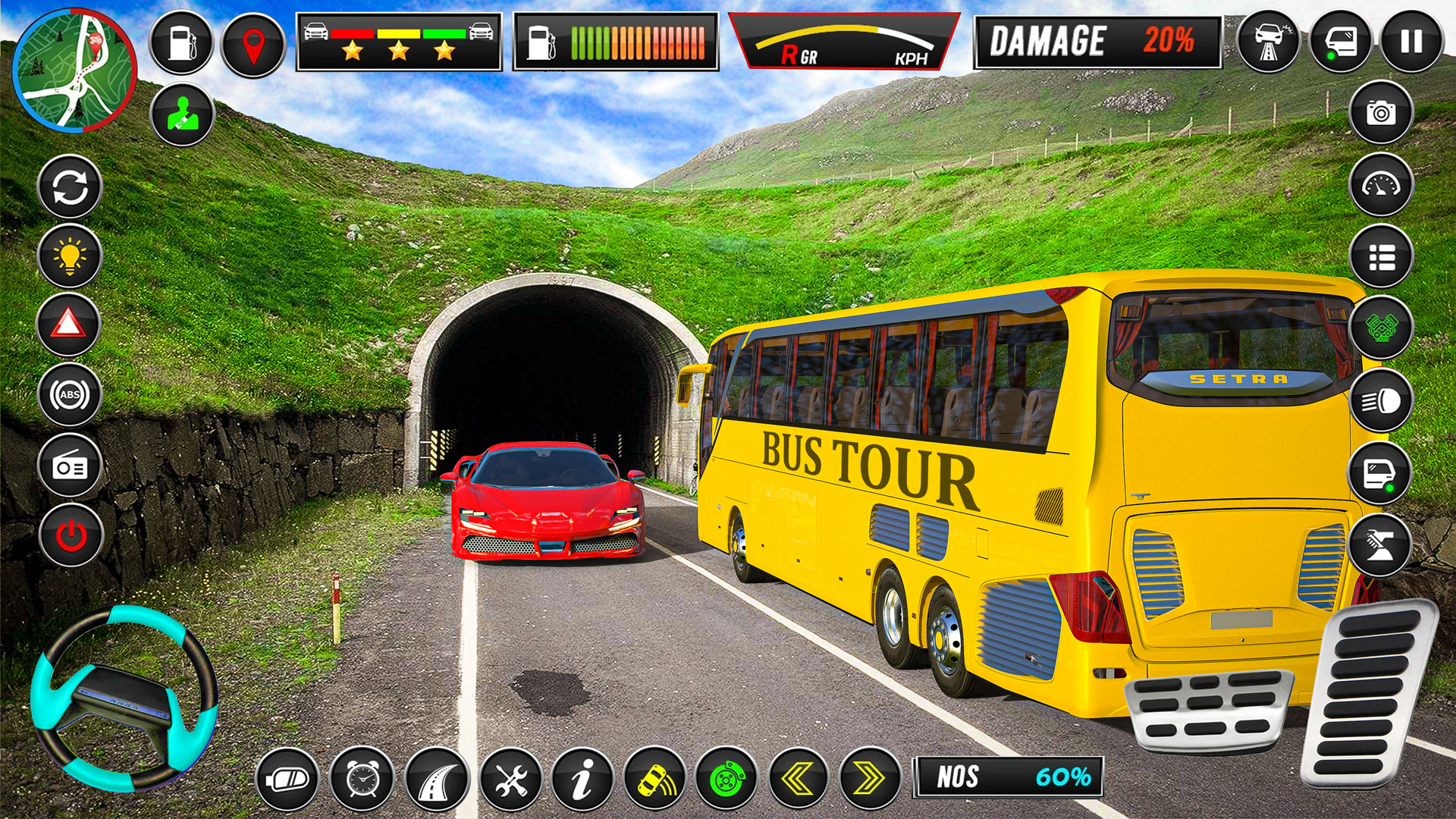Open the menu list panel
Image resolution: width=1456 pixels, height=819 pixels.
pyautogui.click(x=1382, y=258)
